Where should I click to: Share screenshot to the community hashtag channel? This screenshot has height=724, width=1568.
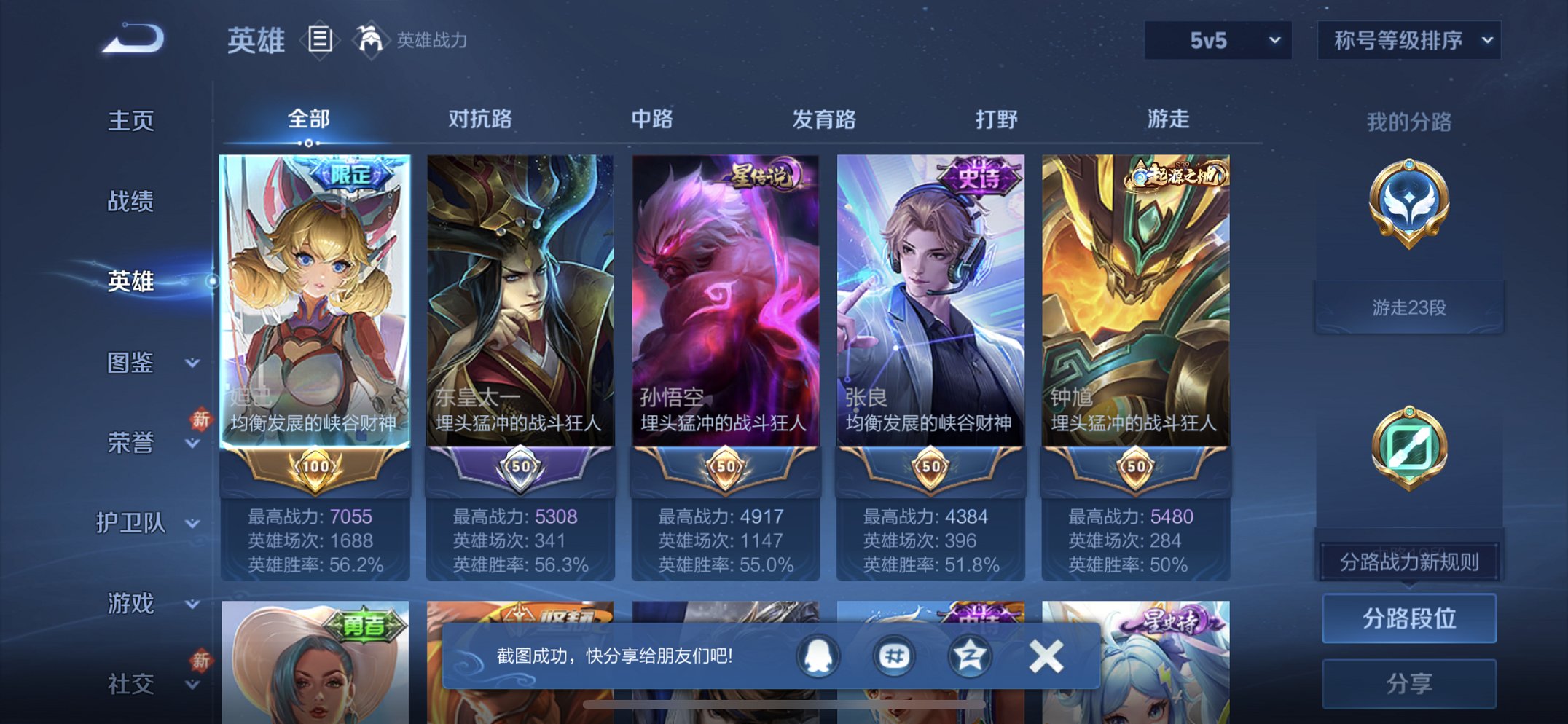[x=895, y=655]
